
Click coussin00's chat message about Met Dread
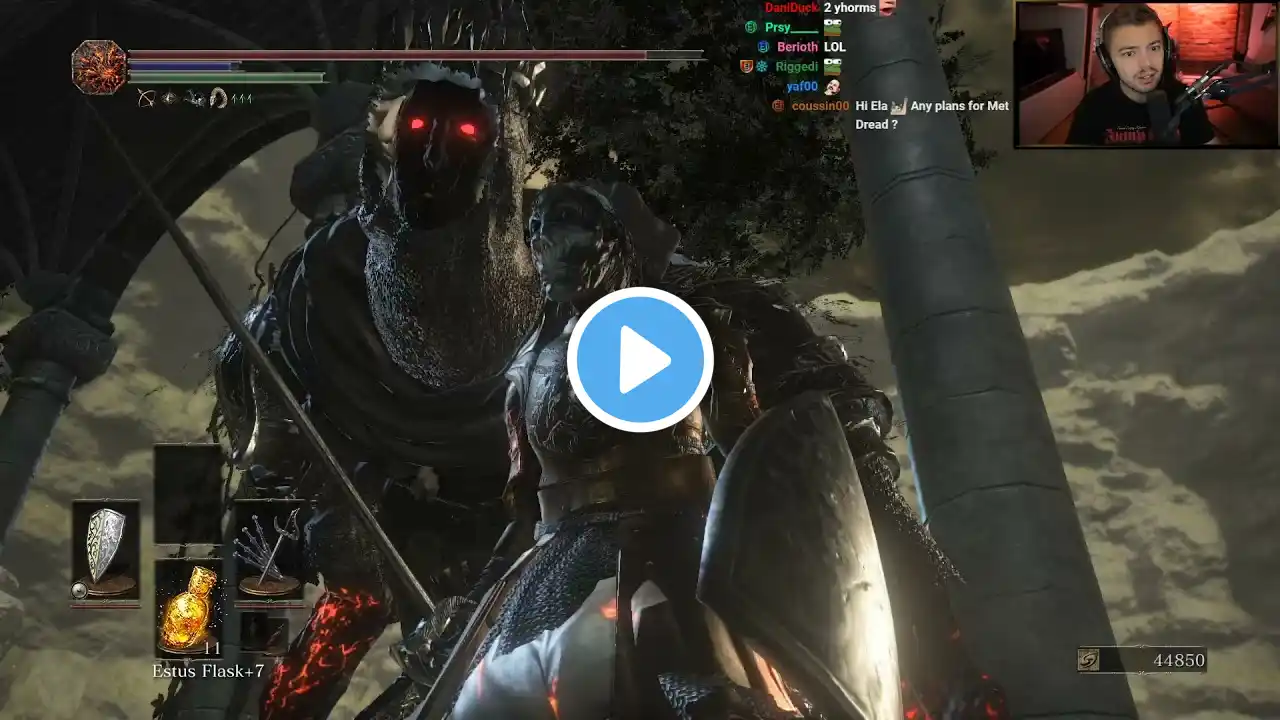pyautogui.click(x=932, y=115)
